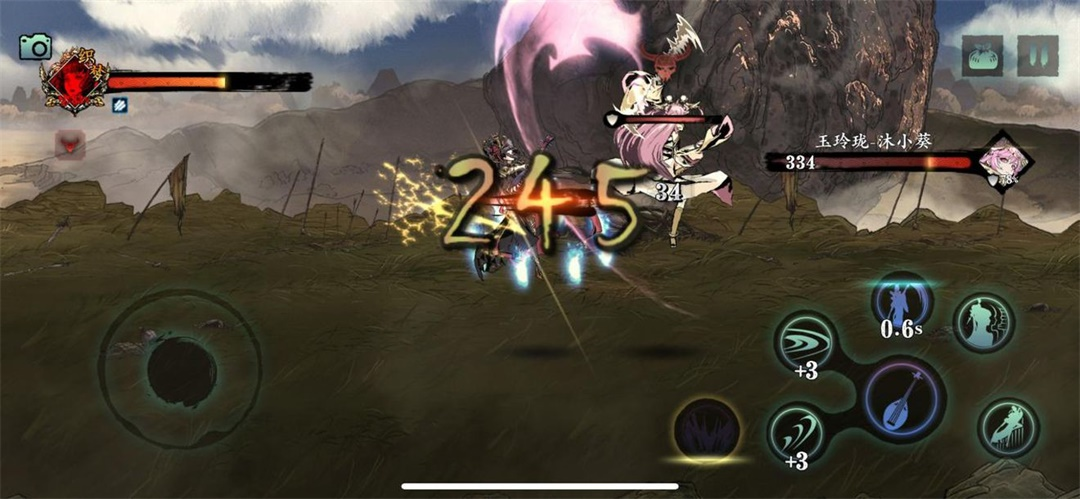This screenshot has width=1080, height=499.
Task: Activate the triple wave slash skill
Action: coord(805,341)
